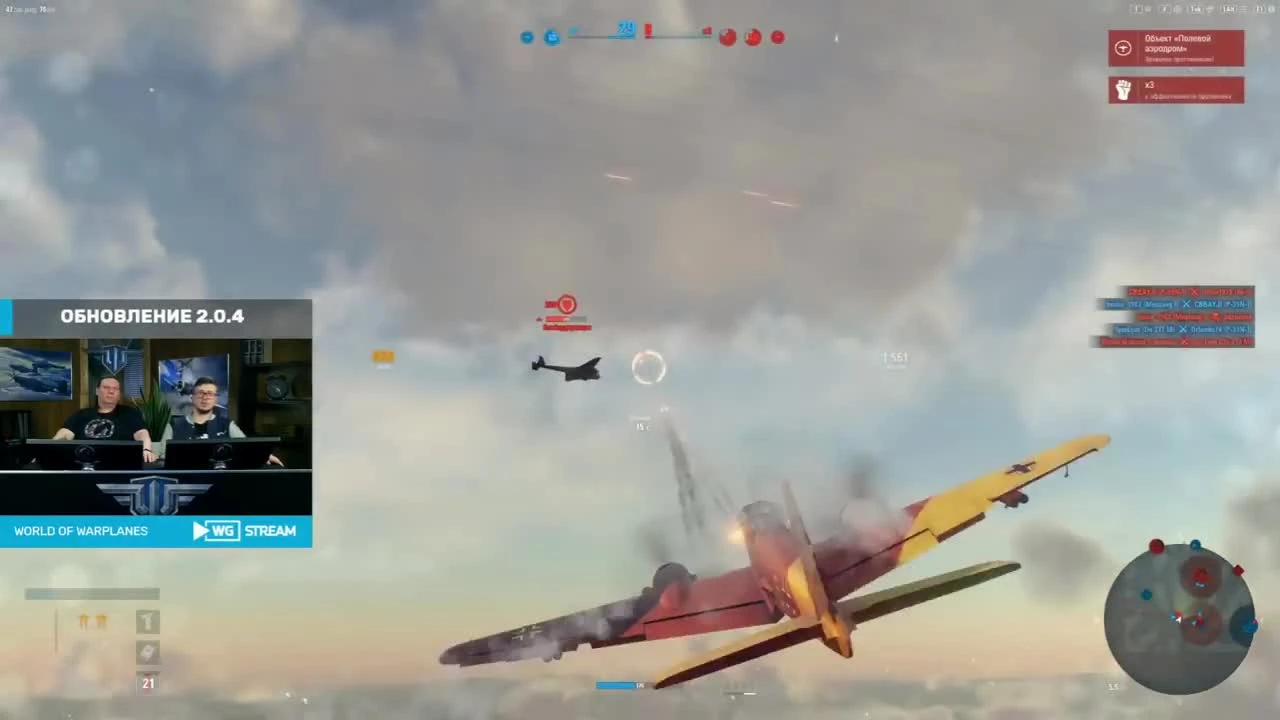Click the team score 29 on the battle bar
Screen dimensions: 1280x720
pyautogui.click(x=626, y=30)
